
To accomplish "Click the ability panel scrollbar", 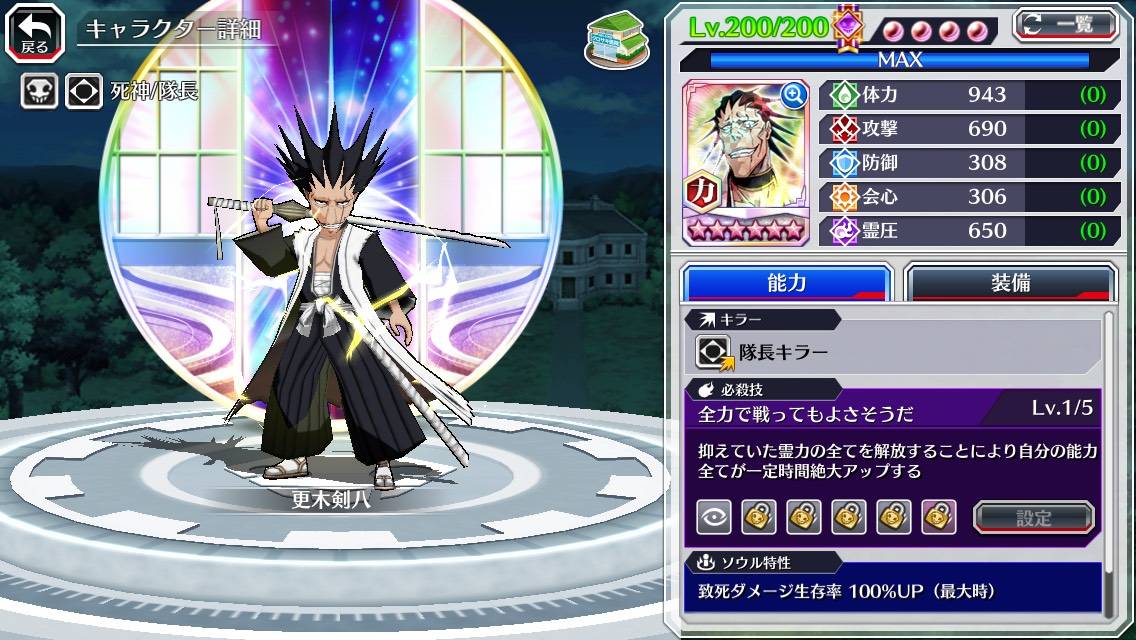I will click(x=1109, y=460).
